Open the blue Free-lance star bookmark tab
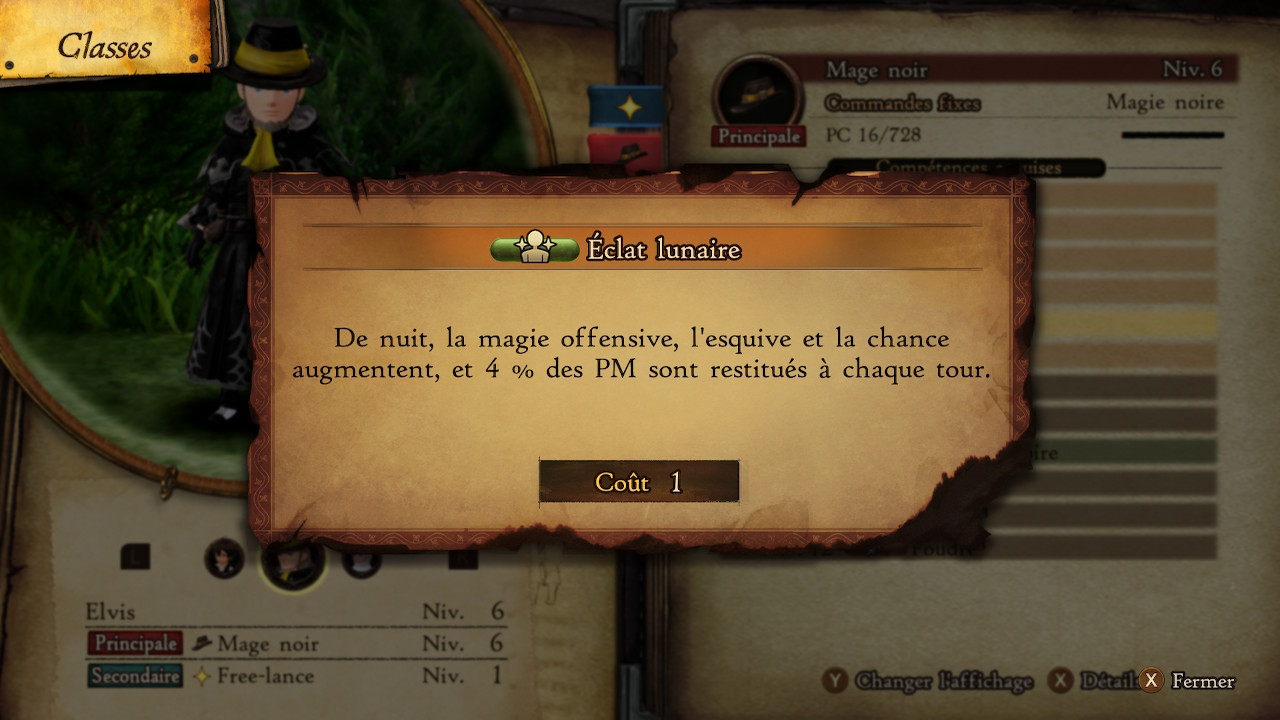 [627, 107]
